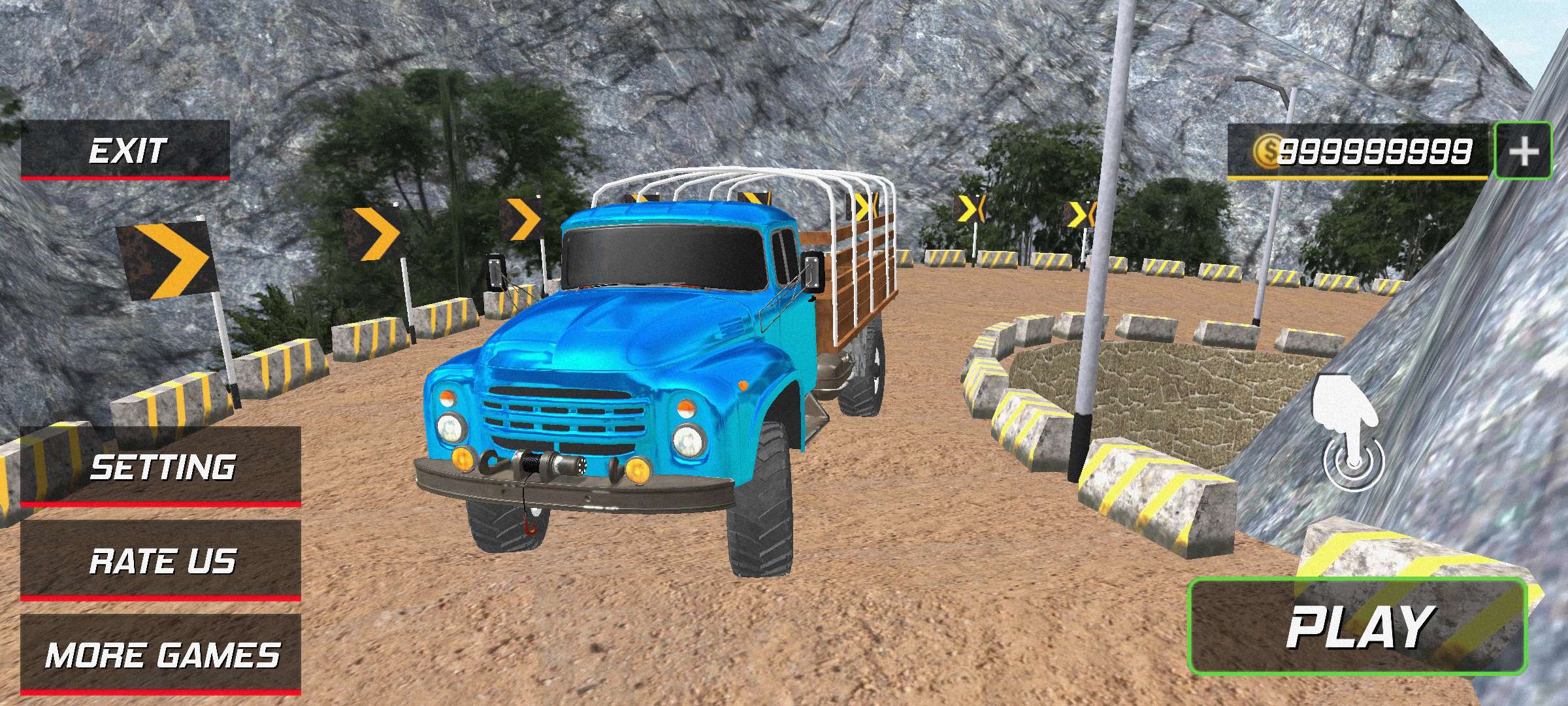Start the game with PLAY
The width and height of the screenshot is (1568, 706).
(1358, 627)
